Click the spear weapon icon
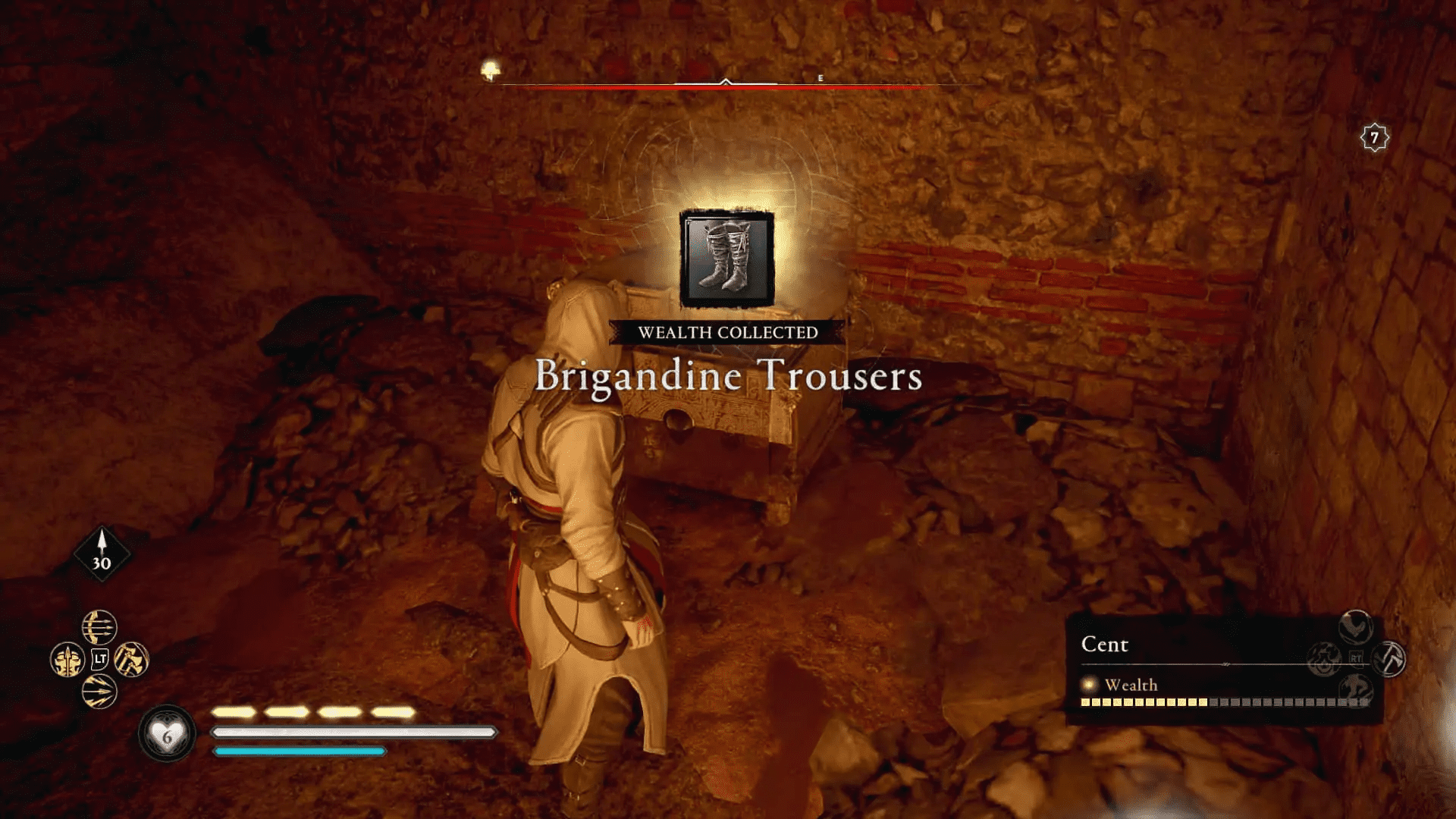The width and height of the screenshot is (1456, 819). [x=67, y=660]
